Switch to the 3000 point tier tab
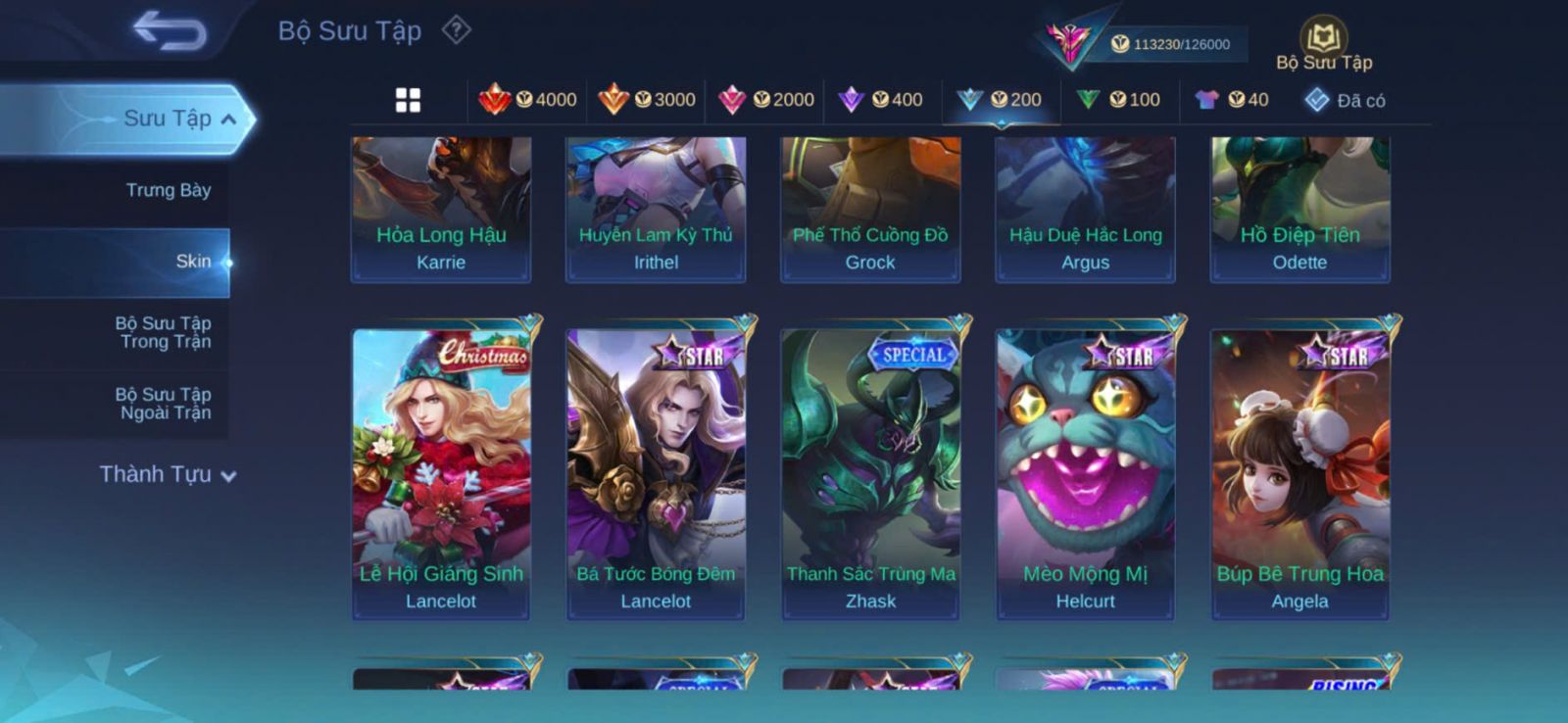Viewport: 1568px width, 723px height. pos(647,100)
